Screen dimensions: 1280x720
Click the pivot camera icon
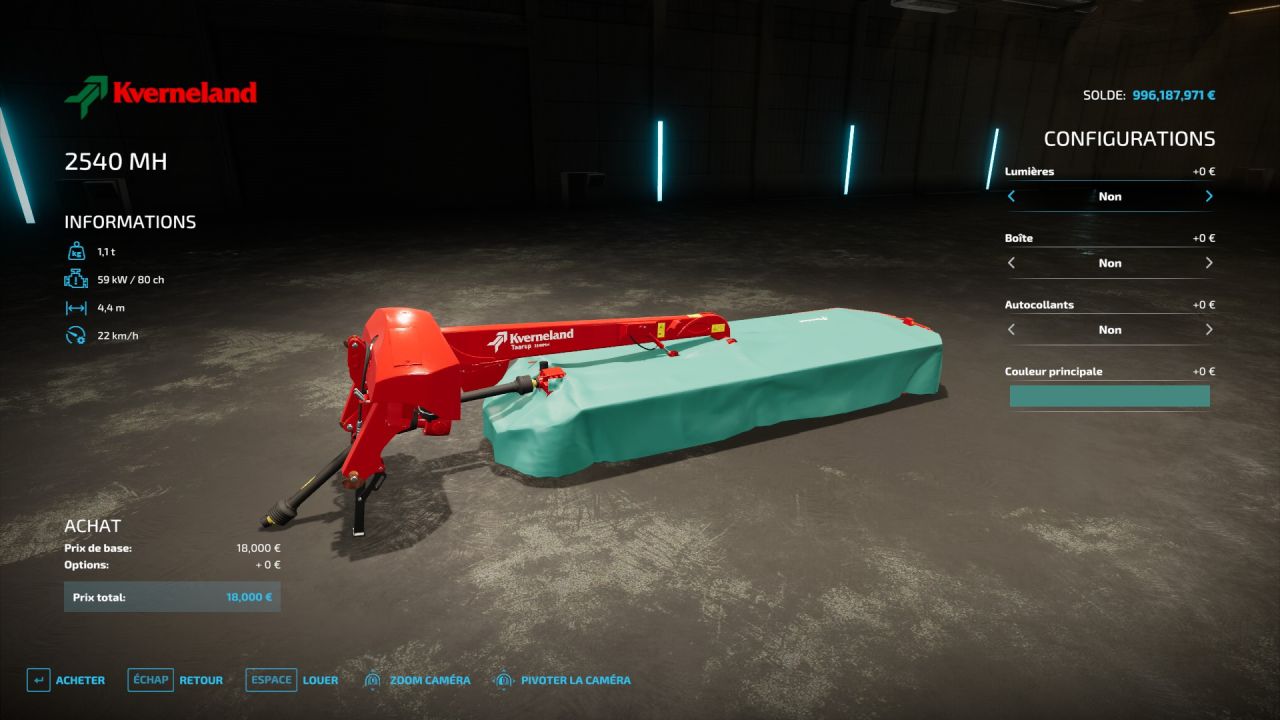[x=503, y=679]
